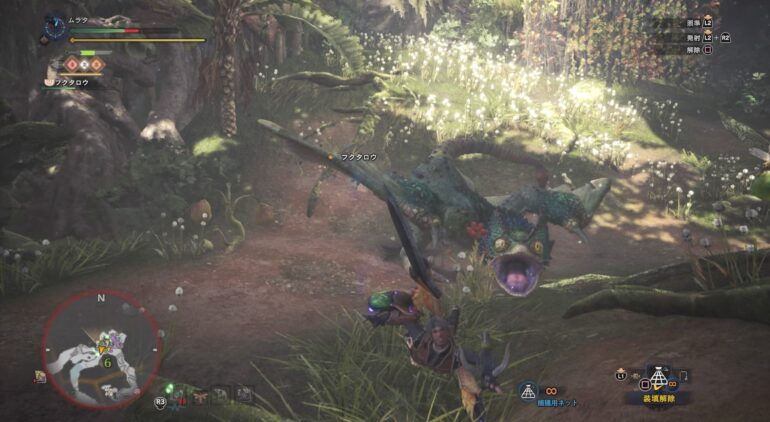Image resolution: width=770 pixels, height=422 pixels.
Task: Select the butterfly icon in the shortcut bar
Action: point(200,396)
